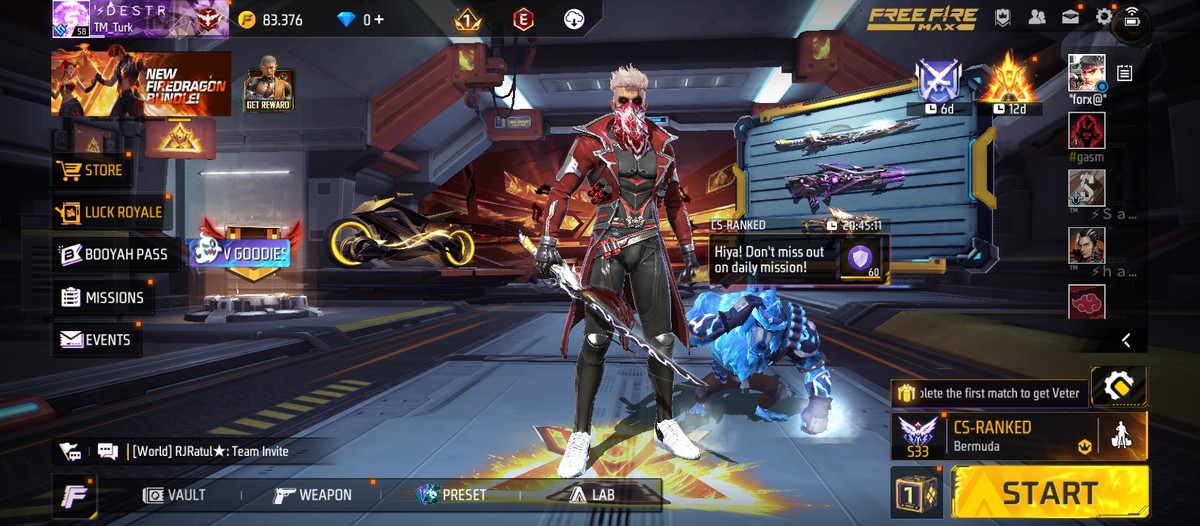Open the Vault tab
This screenshot has width=1200, height=526.
pos(175,495)
